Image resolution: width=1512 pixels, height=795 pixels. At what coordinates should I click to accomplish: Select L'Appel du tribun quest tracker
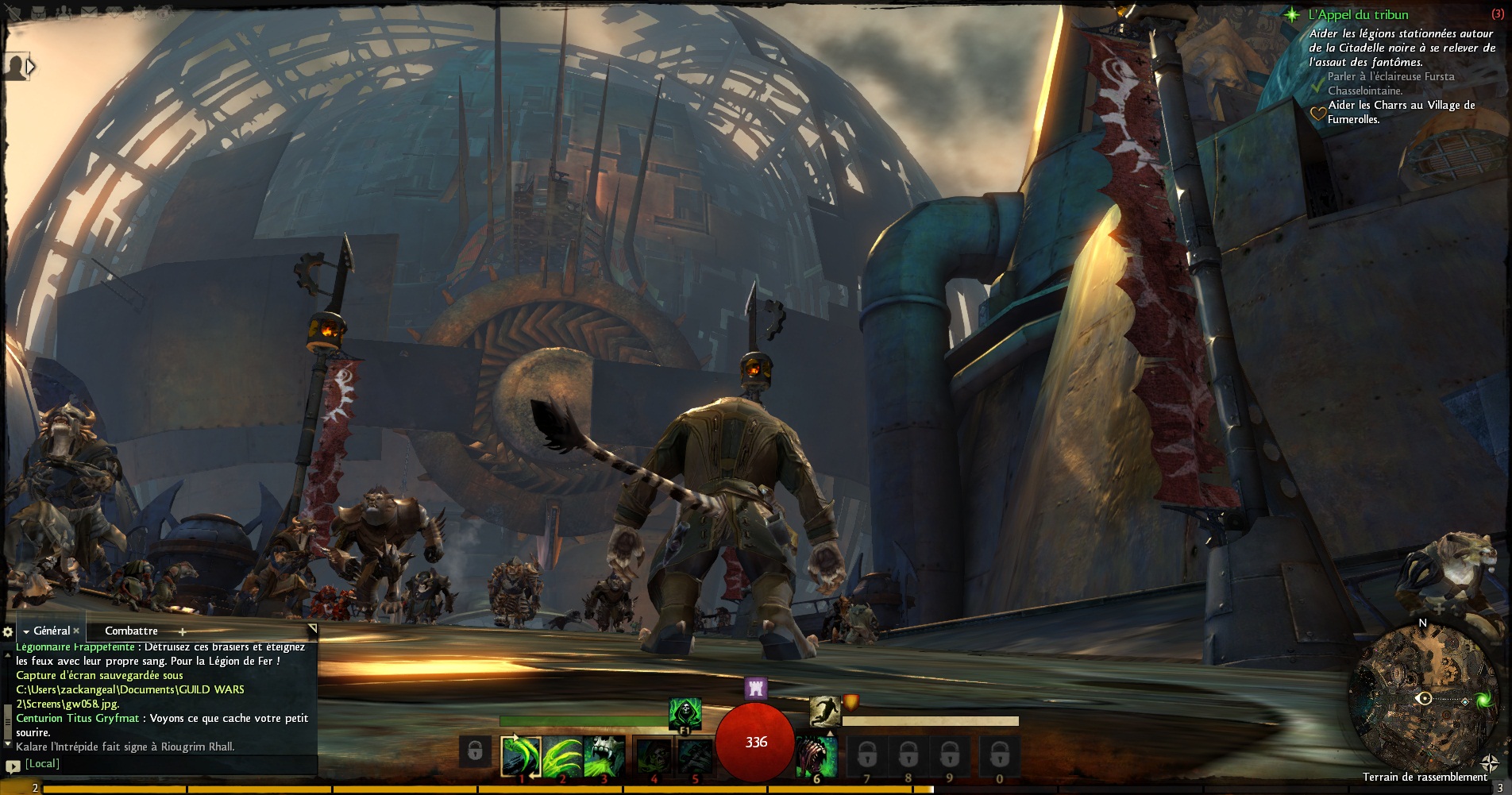click(x=1358, y=14)
